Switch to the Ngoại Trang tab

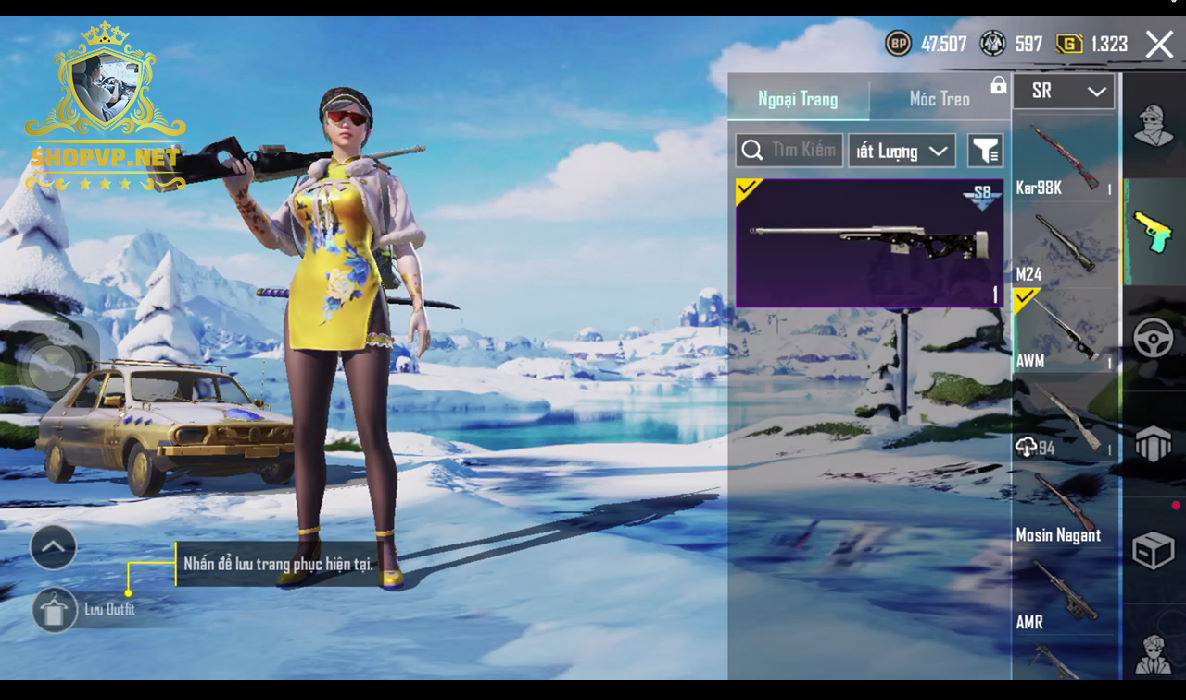pyautogui.click(x=798, y=99)
